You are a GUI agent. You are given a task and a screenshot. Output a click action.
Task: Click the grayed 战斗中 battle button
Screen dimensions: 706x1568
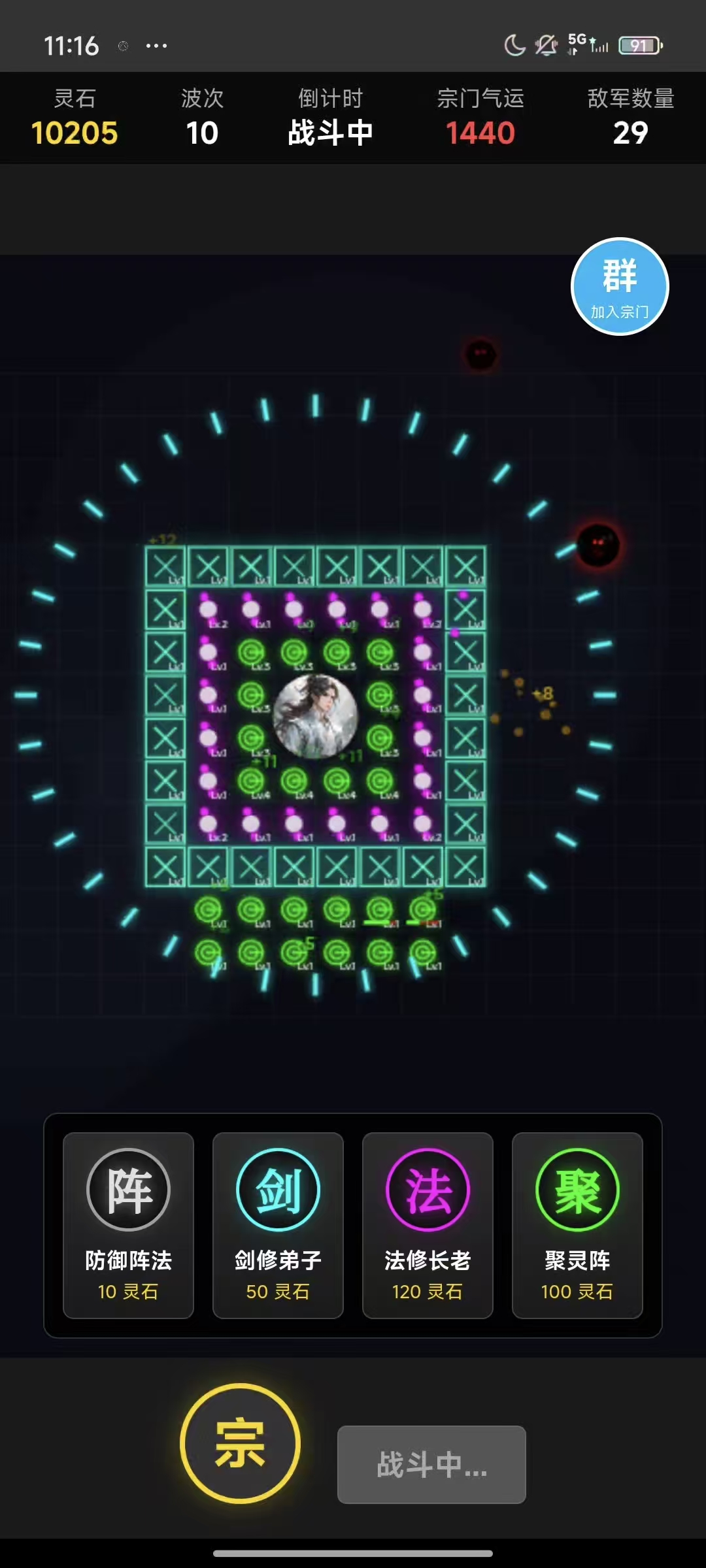coord(431,1464)
